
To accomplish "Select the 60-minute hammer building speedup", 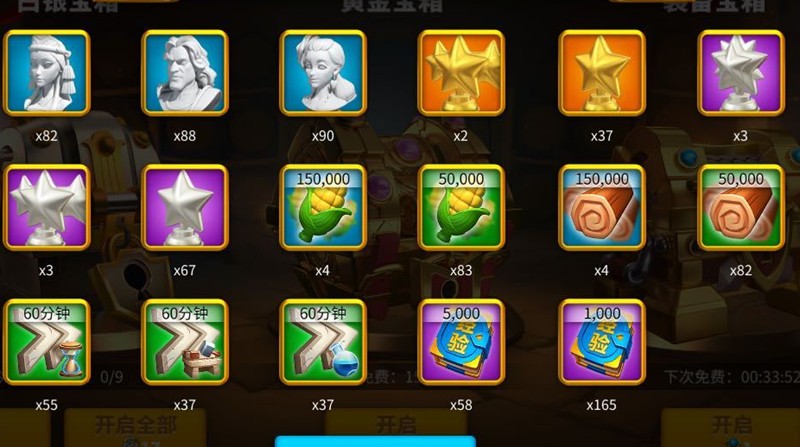I will (185, 342).
